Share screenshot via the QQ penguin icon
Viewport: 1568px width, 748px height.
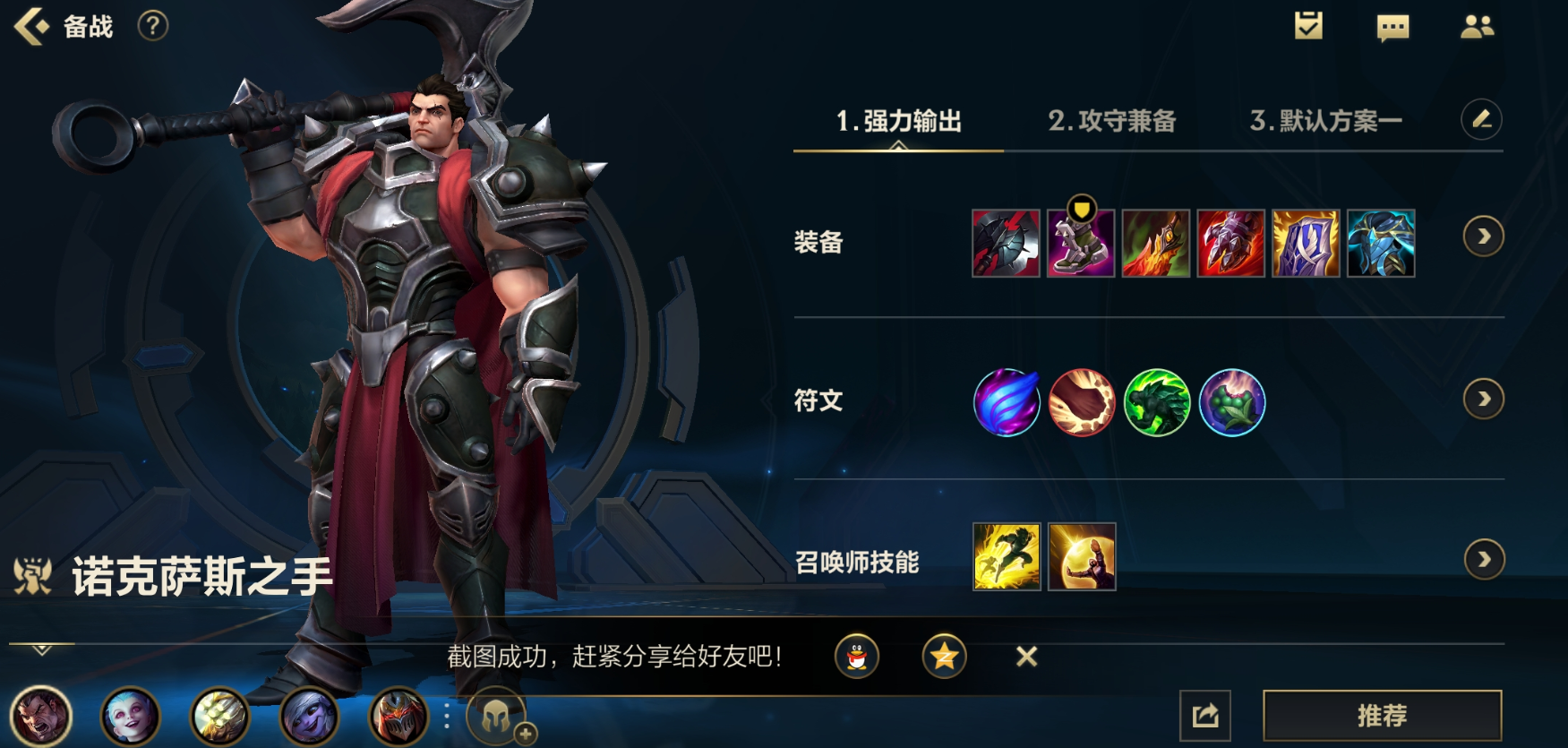coord(857,656)
